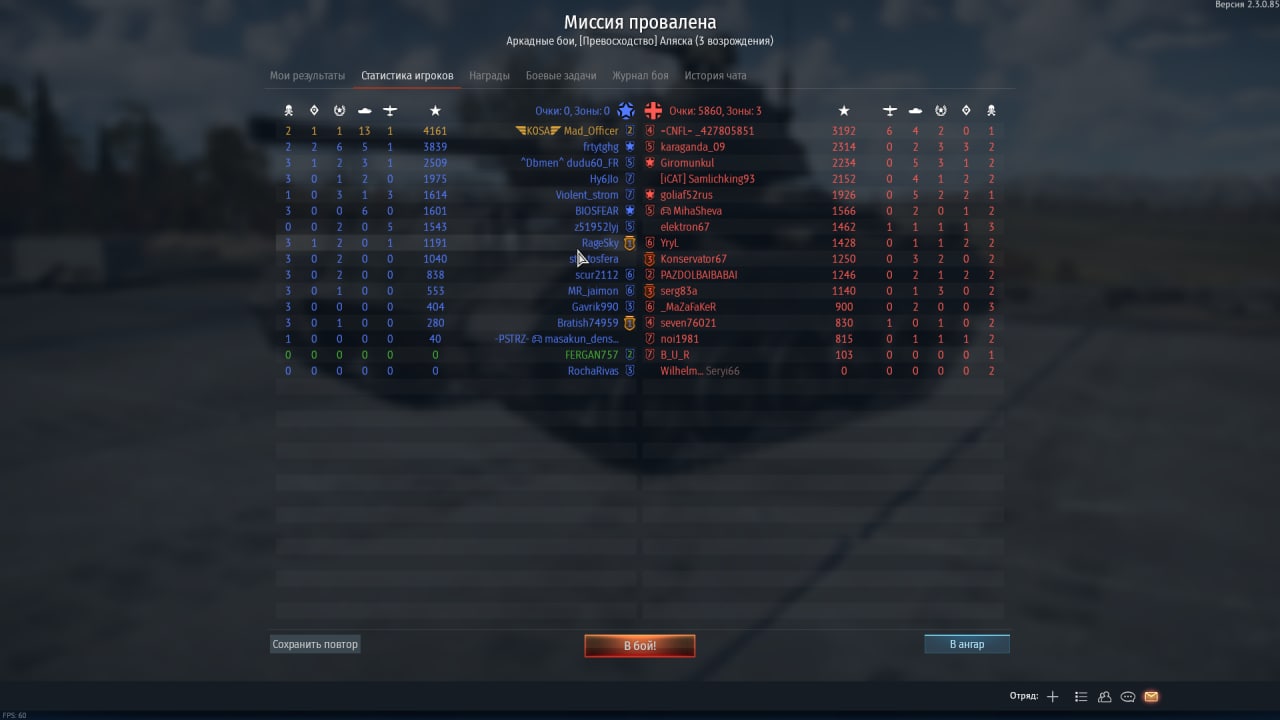Screen dimensions: 1280x720
Task: Open the glowing mail envelope icon
Action: point(1151,697)
